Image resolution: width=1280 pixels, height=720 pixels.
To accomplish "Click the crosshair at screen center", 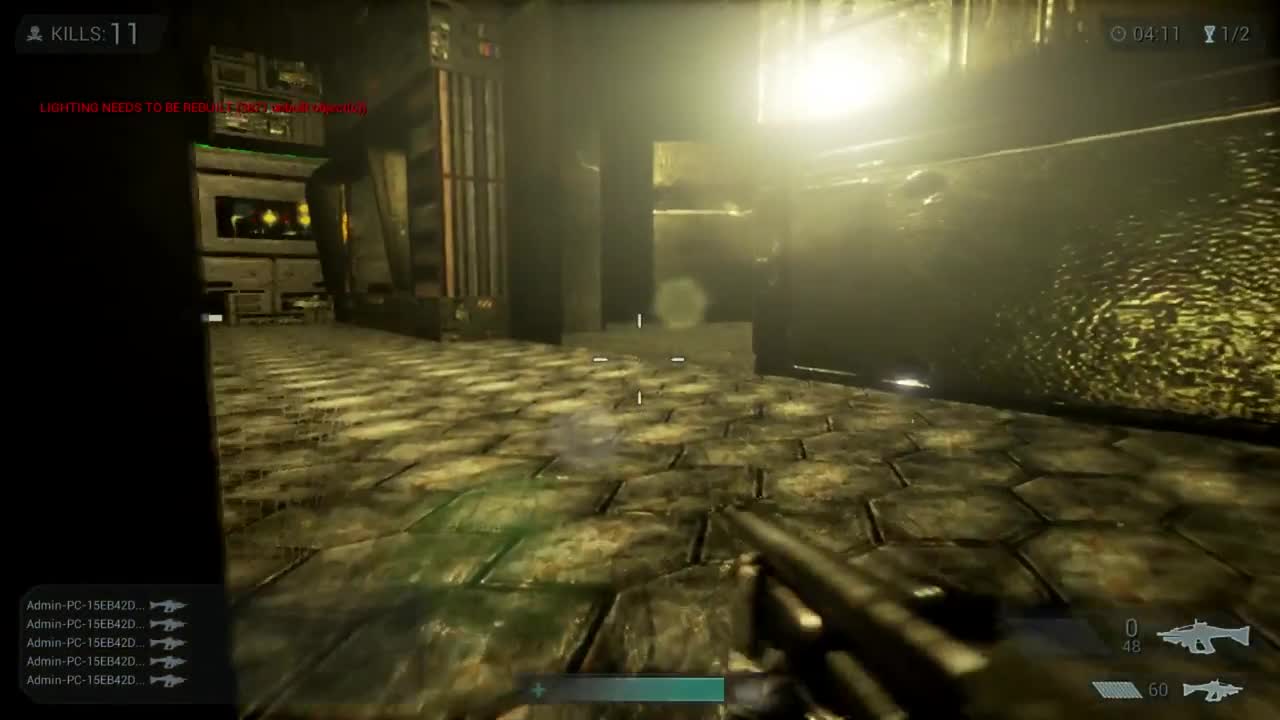I will (x=640, y=358).
